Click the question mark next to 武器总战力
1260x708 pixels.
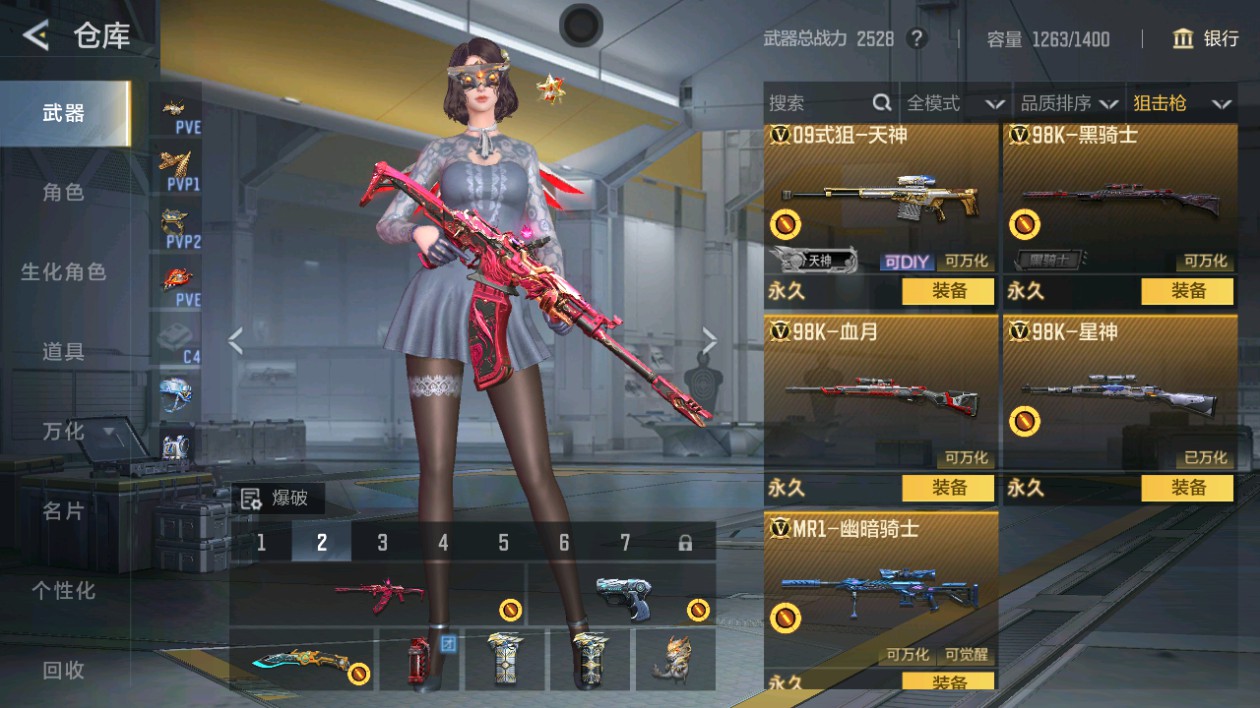(x=916, y=39)
